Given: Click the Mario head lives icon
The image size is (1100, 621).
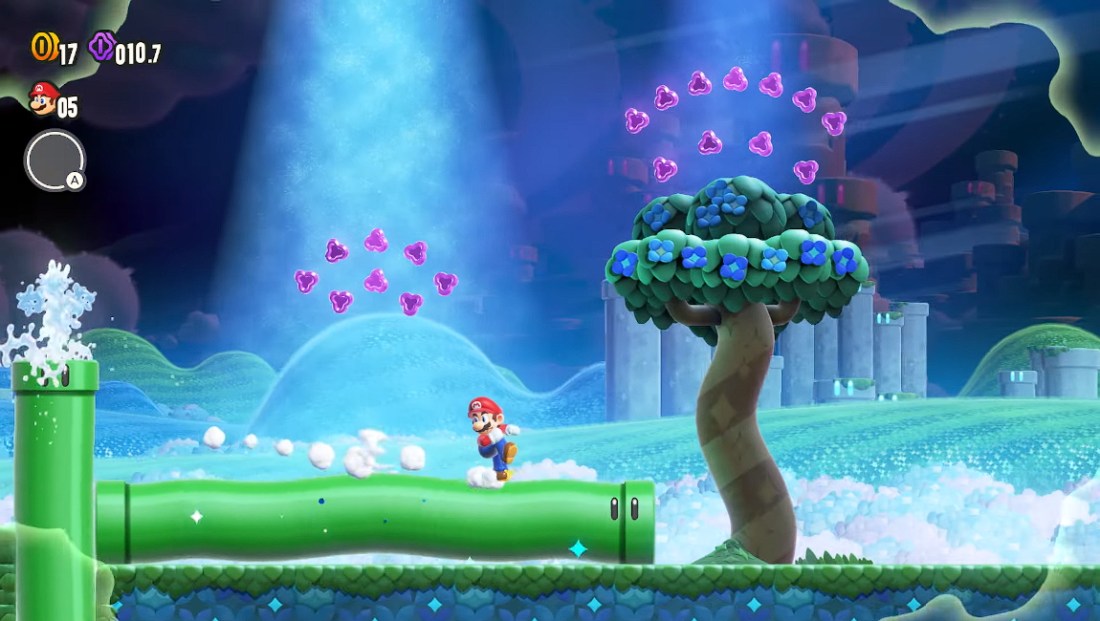Looking at the screenshot, I should point(42,98).
